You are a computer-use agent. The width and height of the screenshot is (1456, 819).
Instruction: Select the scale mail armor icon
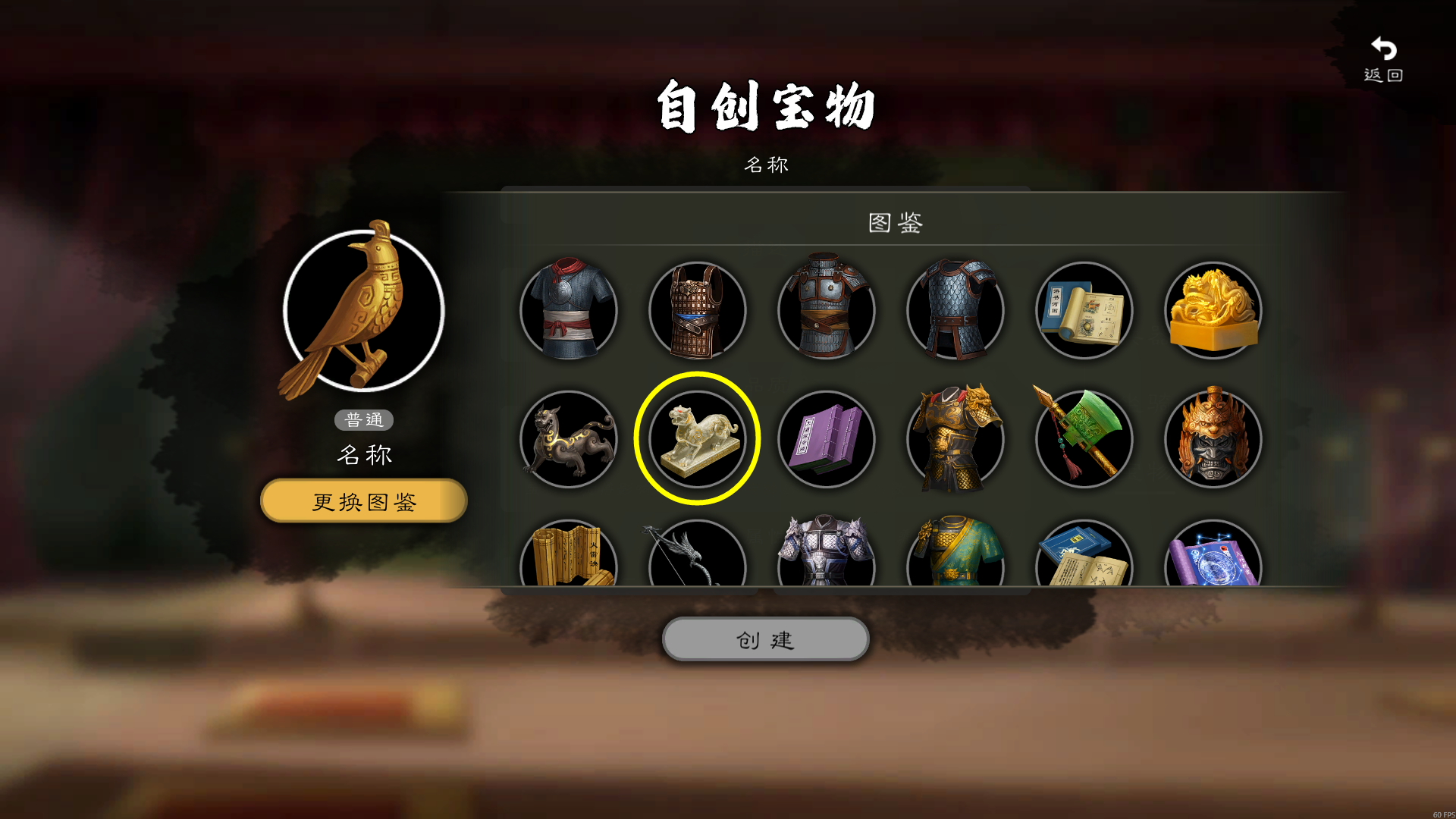(x=955, y=309)
